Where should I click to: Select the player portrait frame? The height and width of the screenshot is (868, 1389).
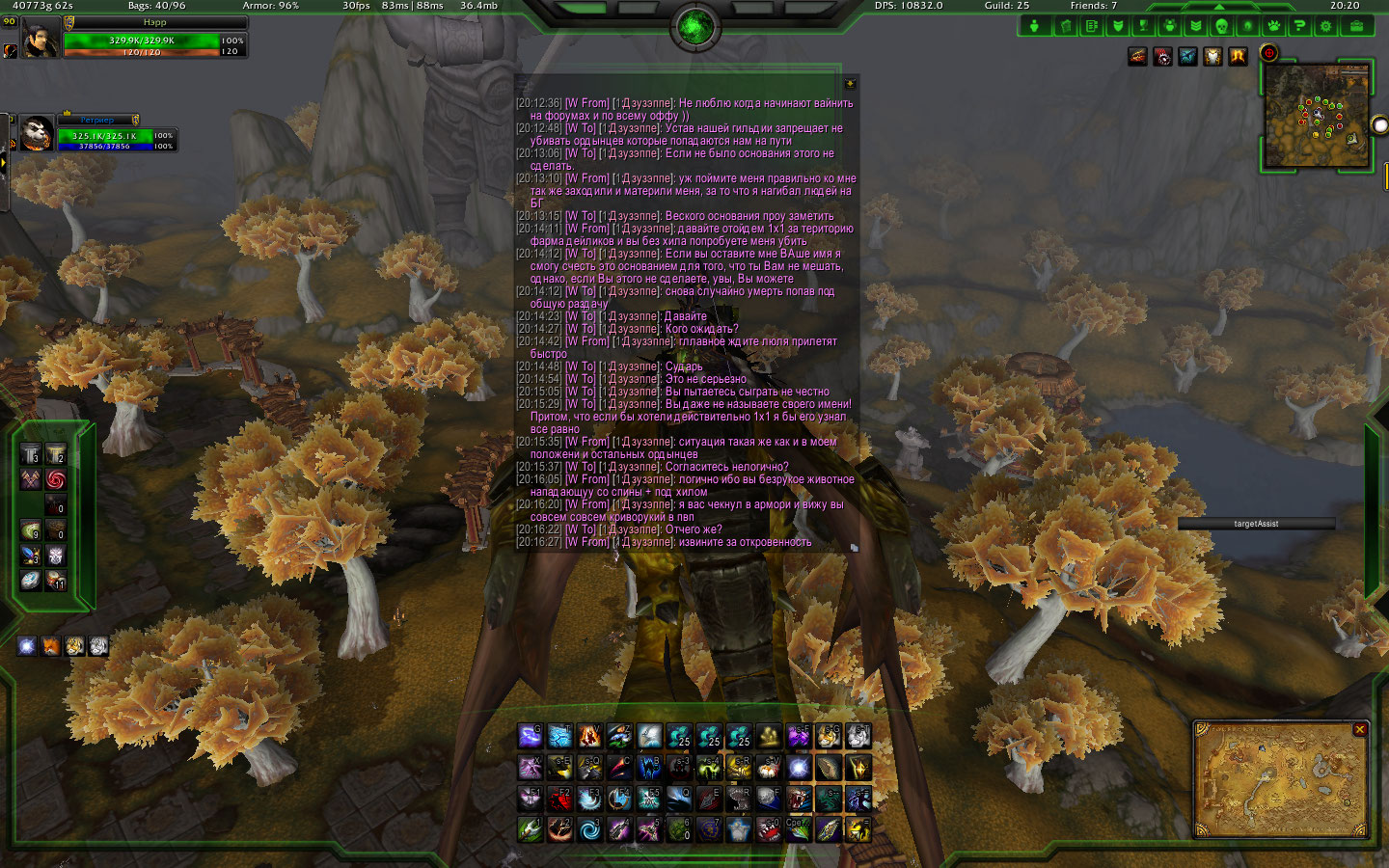40,38
